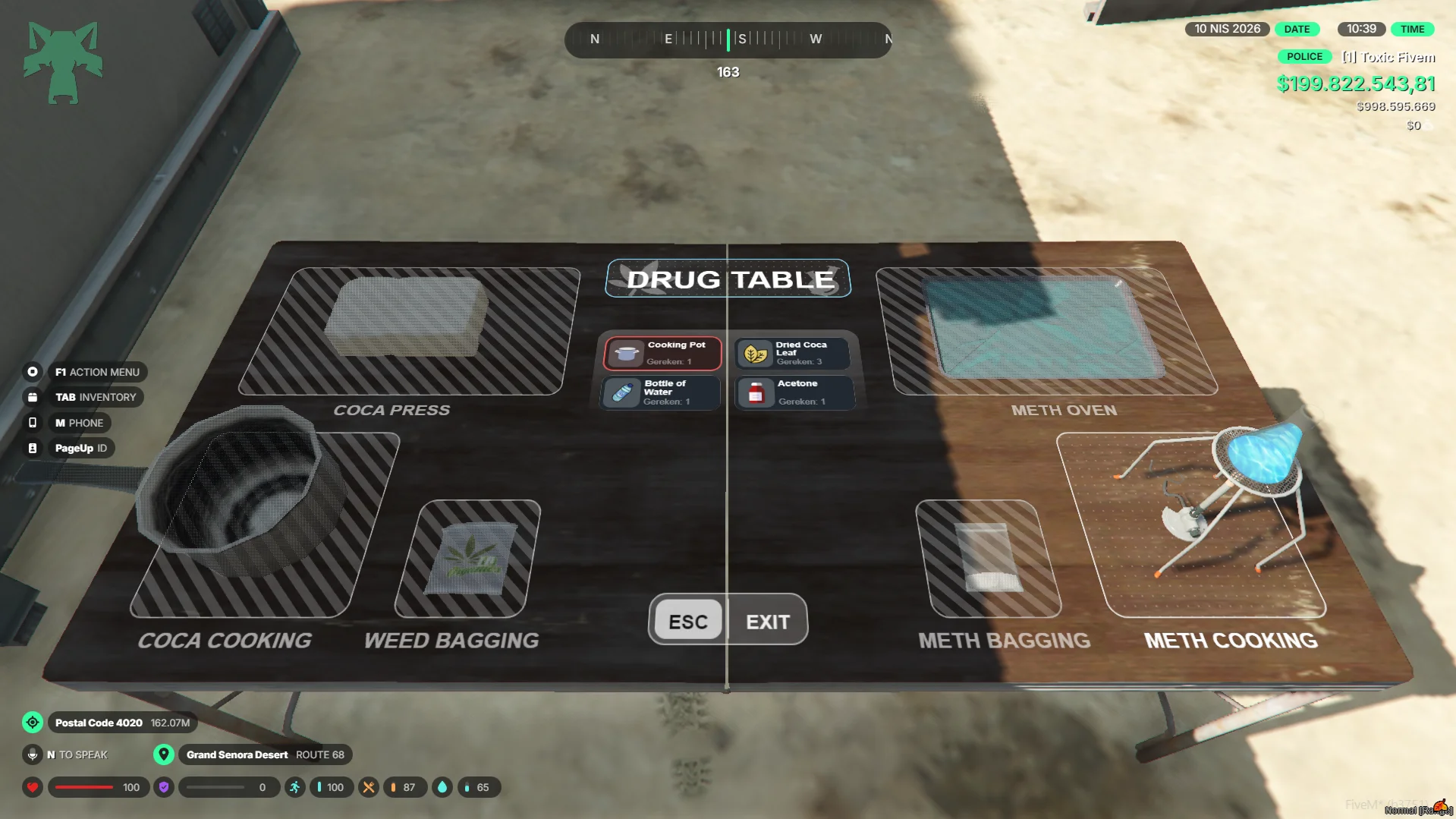Select the Dried Coca Leaf ingredient
This screenshot has height=819, width=1456.
pos(793,354)
